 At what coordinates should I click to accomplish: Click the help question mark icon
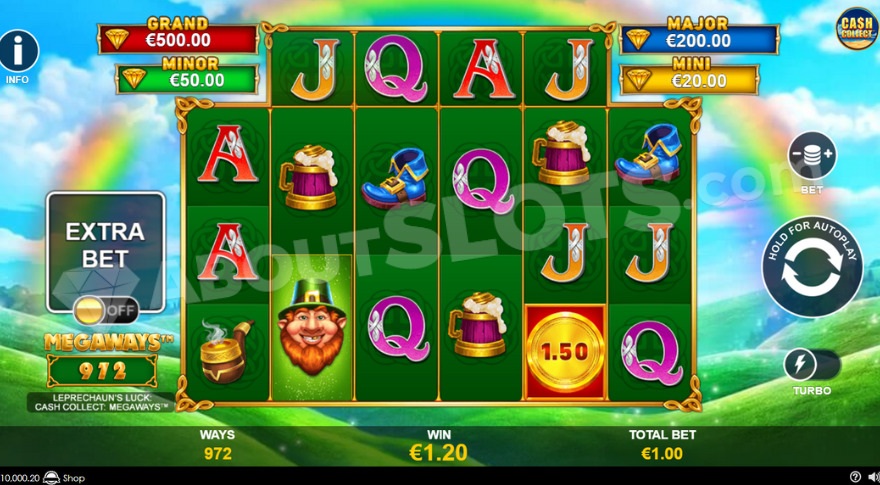855,477
